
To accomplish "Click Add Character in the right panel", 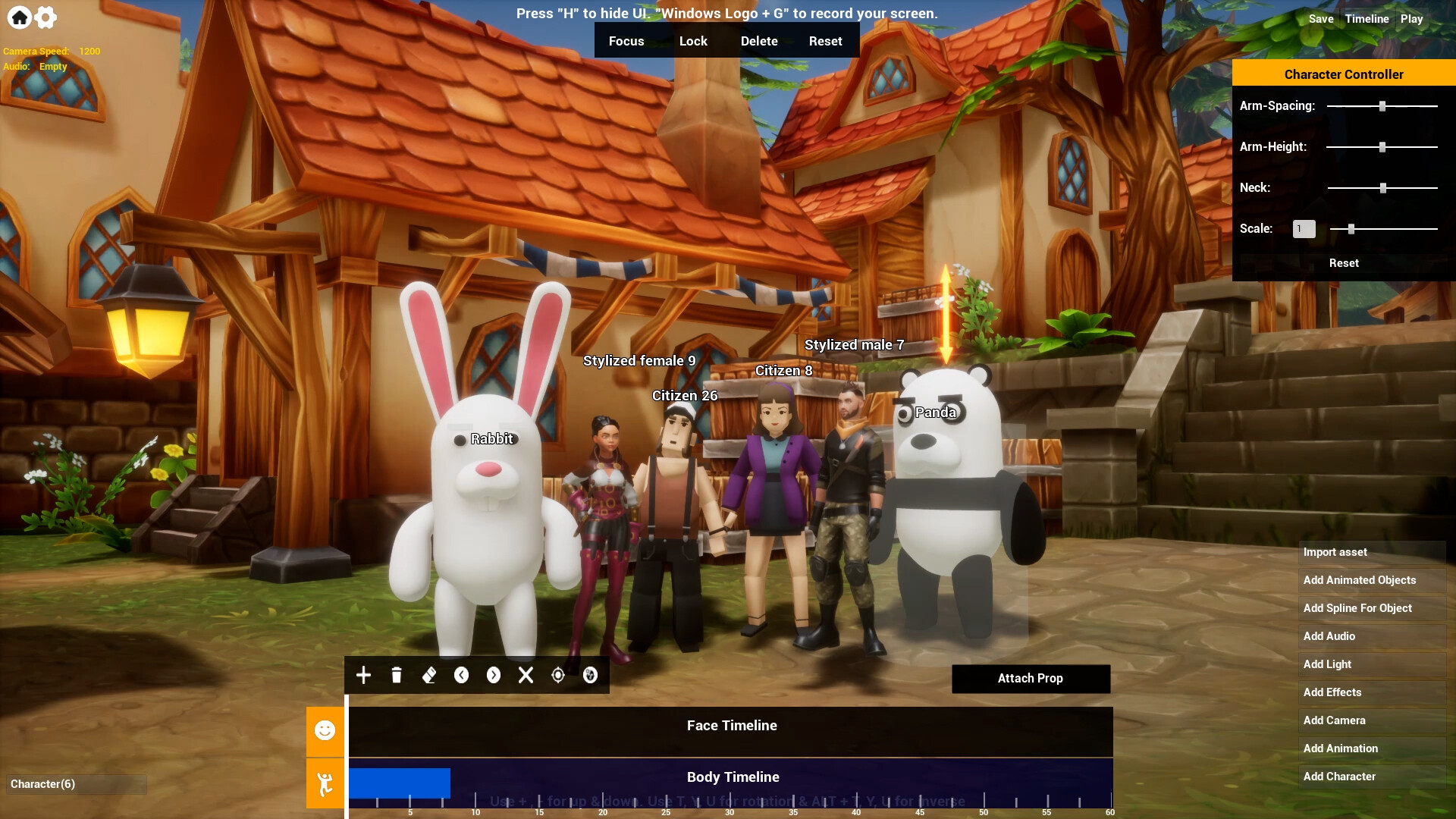I will 1339,777.
